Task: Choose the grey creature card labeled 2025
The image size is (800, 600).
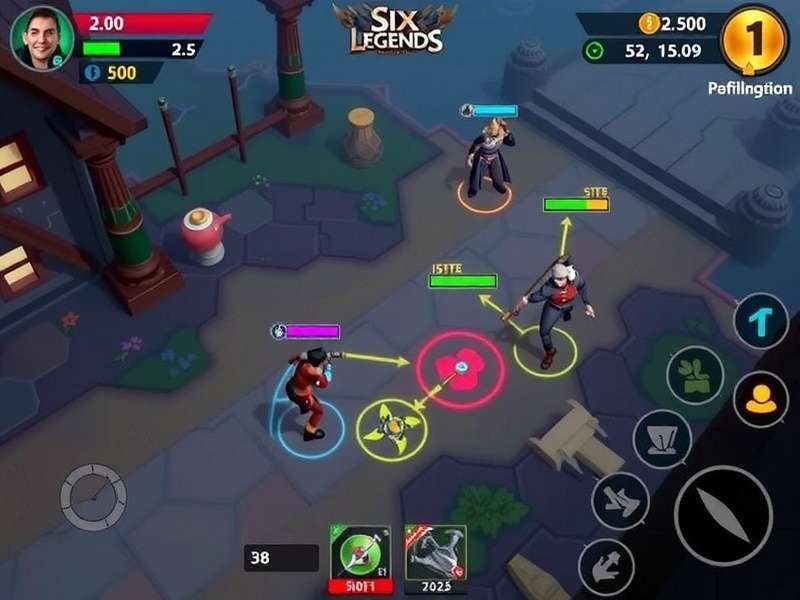Action: tap(435, 555)
